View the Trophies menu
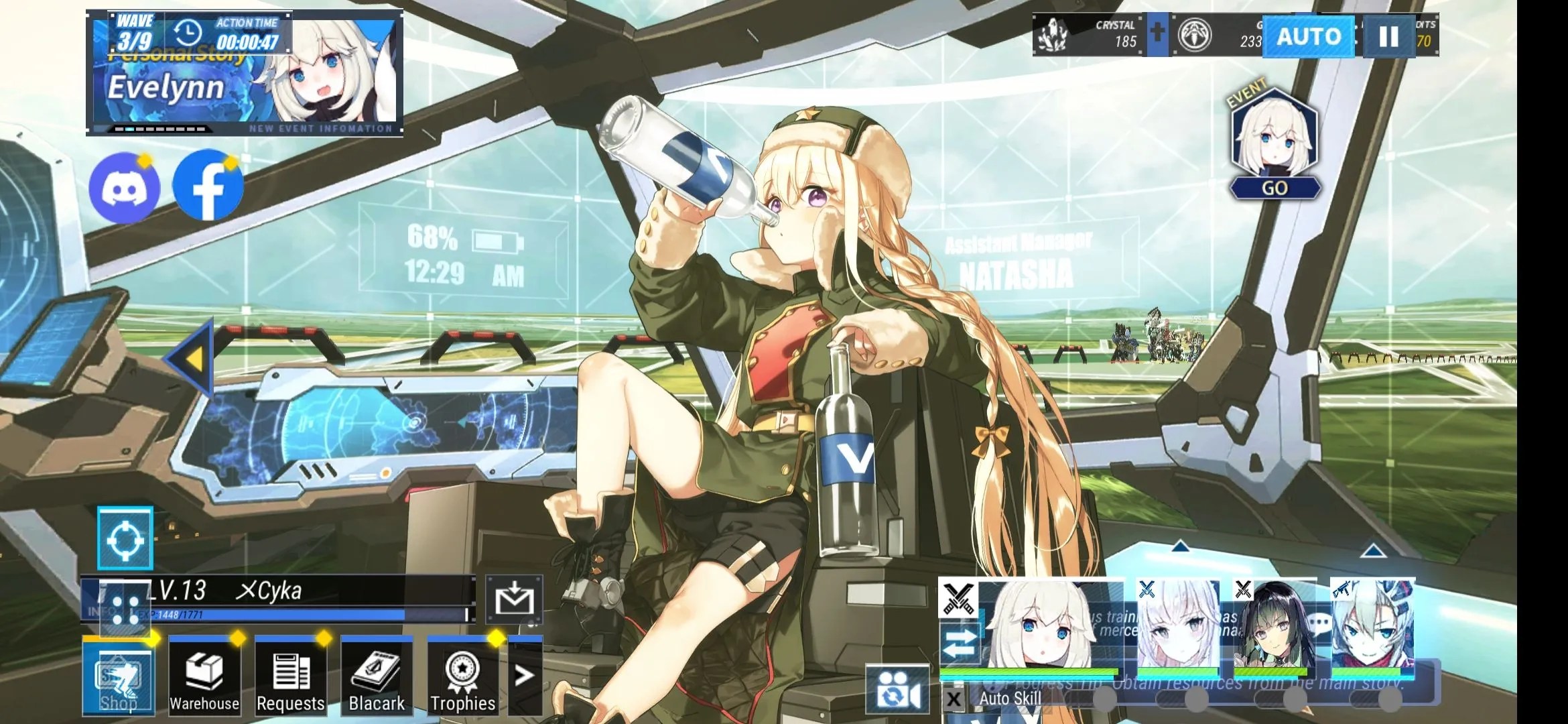The height and width of the screenshot is (724, 1568). tap(462, 677)
